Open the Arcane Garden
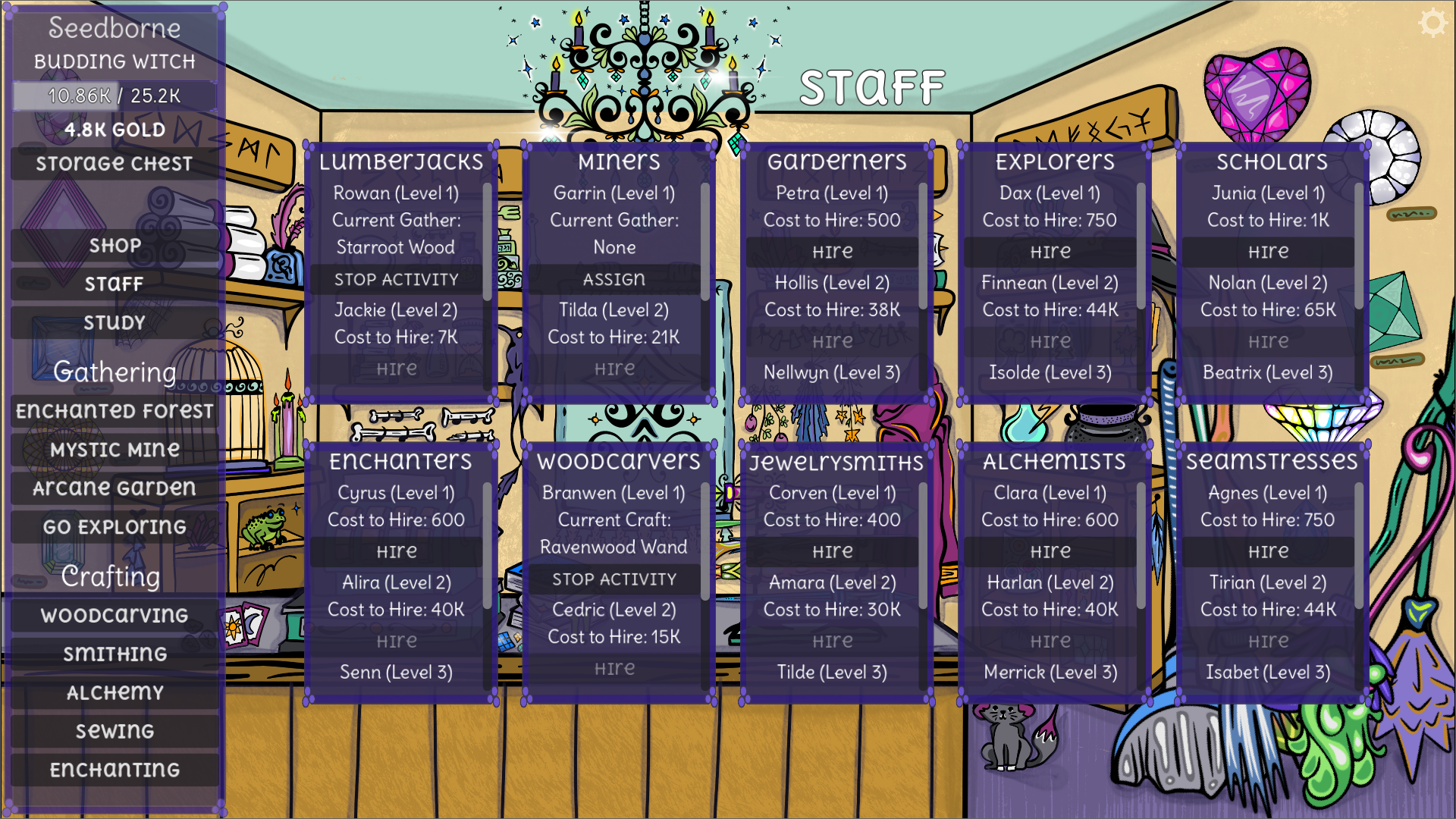The image size is (1456, 819). click(x=114, y=488)
